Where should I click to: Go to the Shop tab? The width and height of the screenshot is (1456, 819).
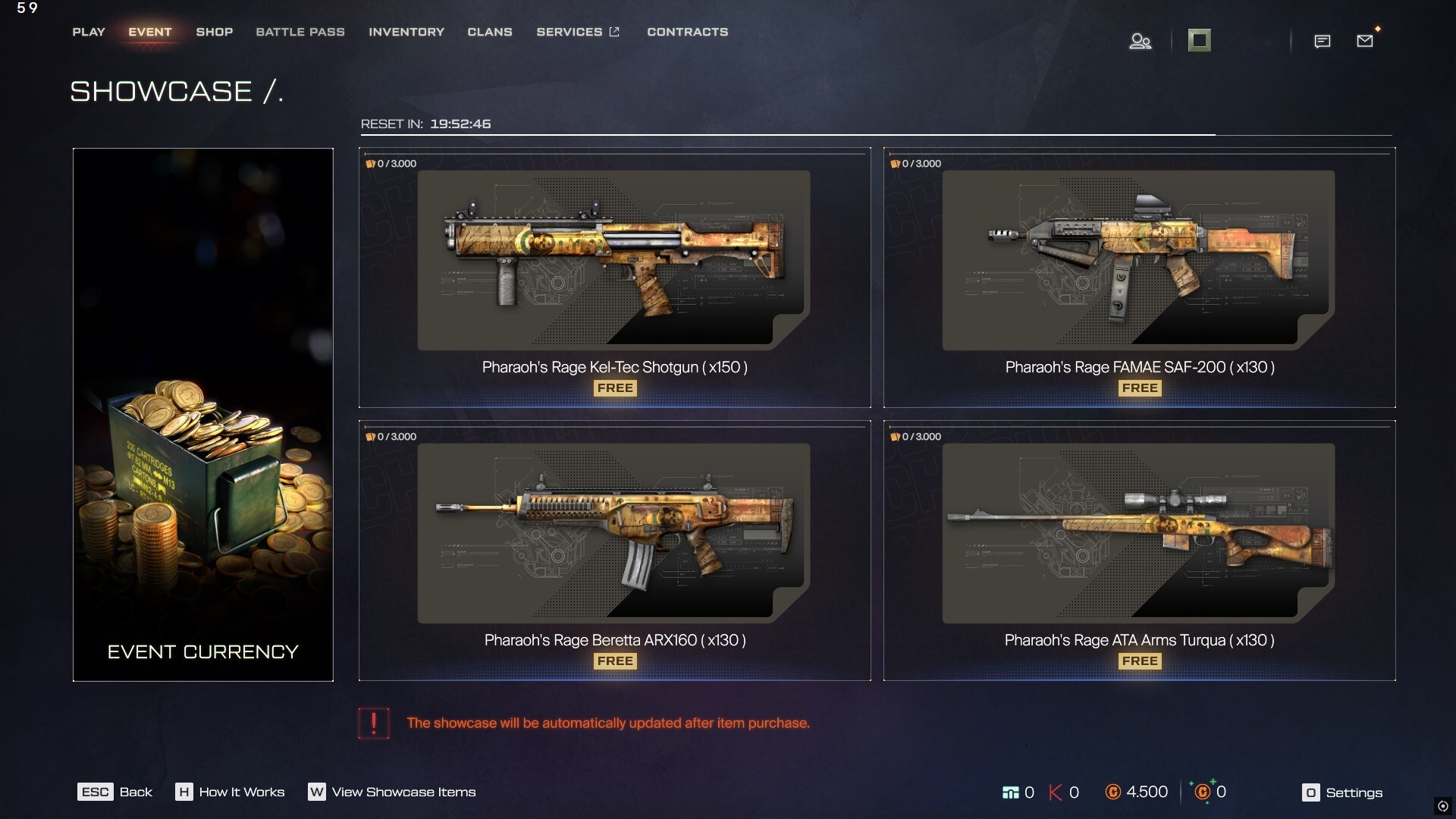coord(215,32)
